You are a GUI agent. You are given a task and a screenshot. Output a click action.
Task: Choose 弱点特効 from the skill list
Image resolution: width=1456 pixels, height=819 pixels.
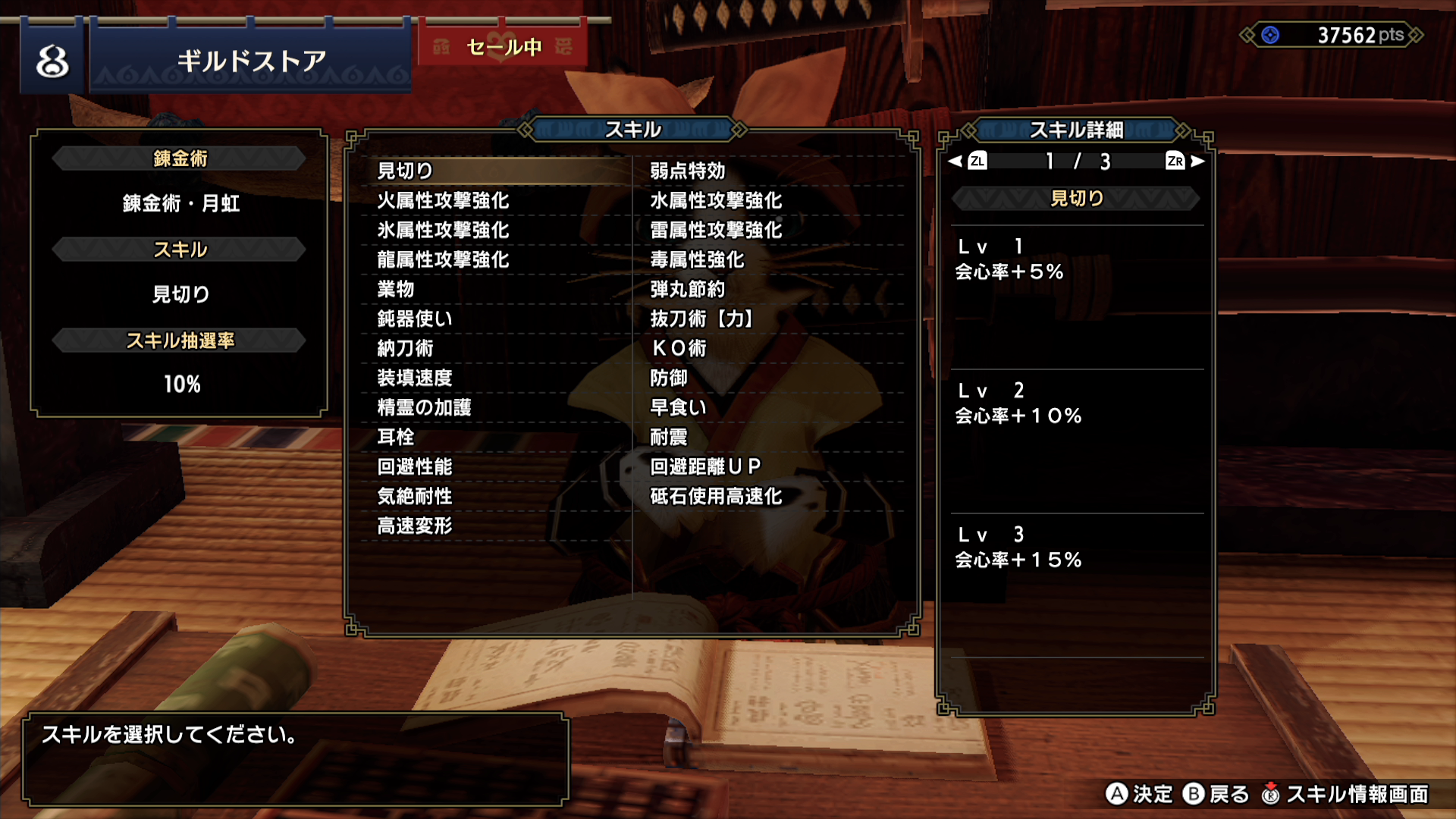(687, 171)
